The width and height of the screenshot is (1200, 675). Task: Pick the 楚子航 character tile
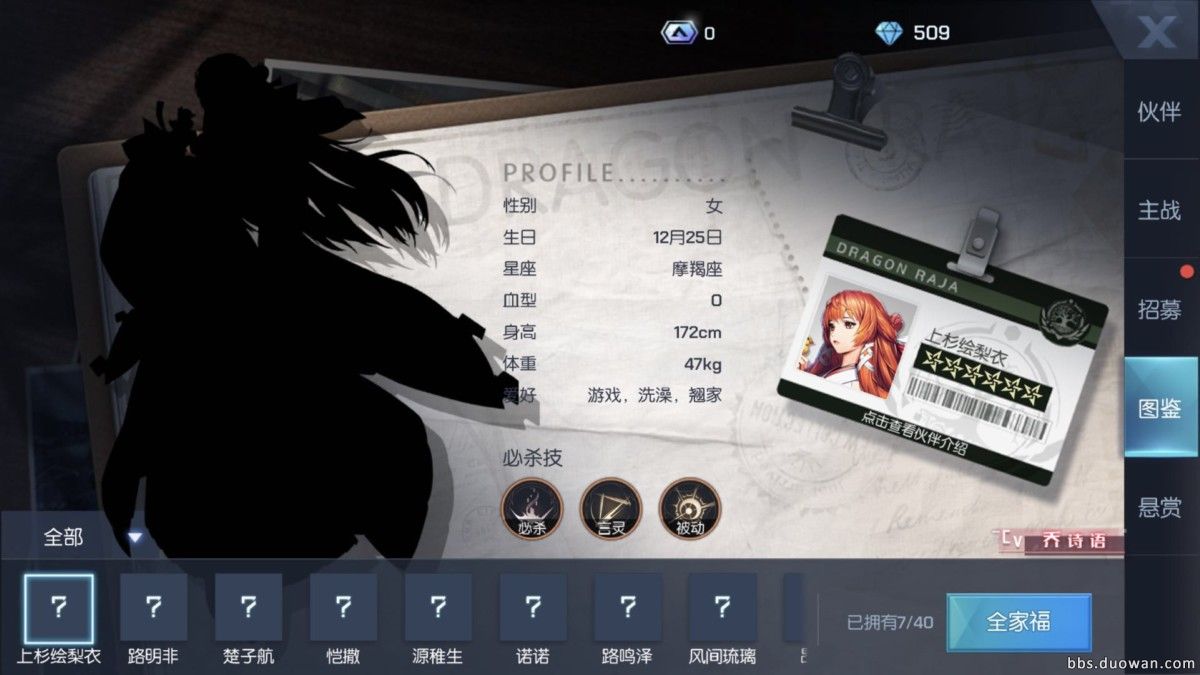(248, 608)
